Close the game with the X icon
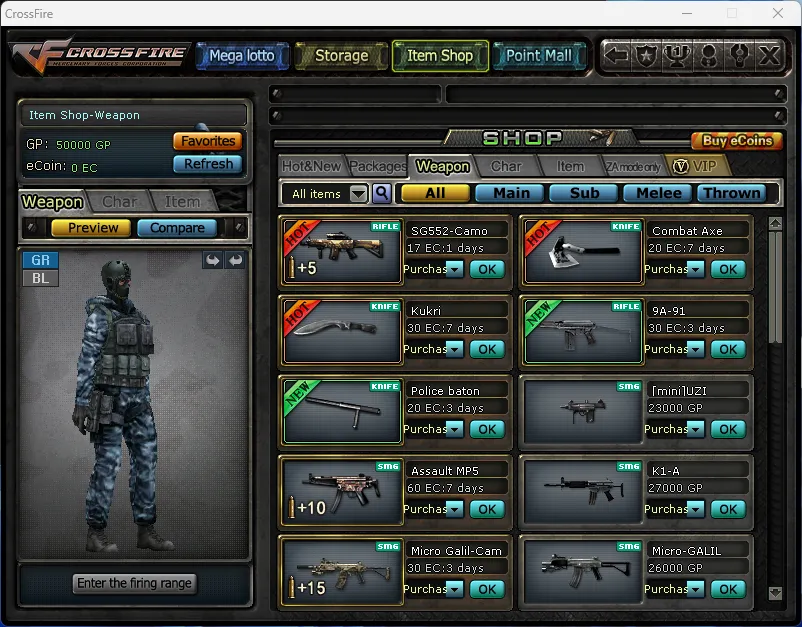 [769, 56]
